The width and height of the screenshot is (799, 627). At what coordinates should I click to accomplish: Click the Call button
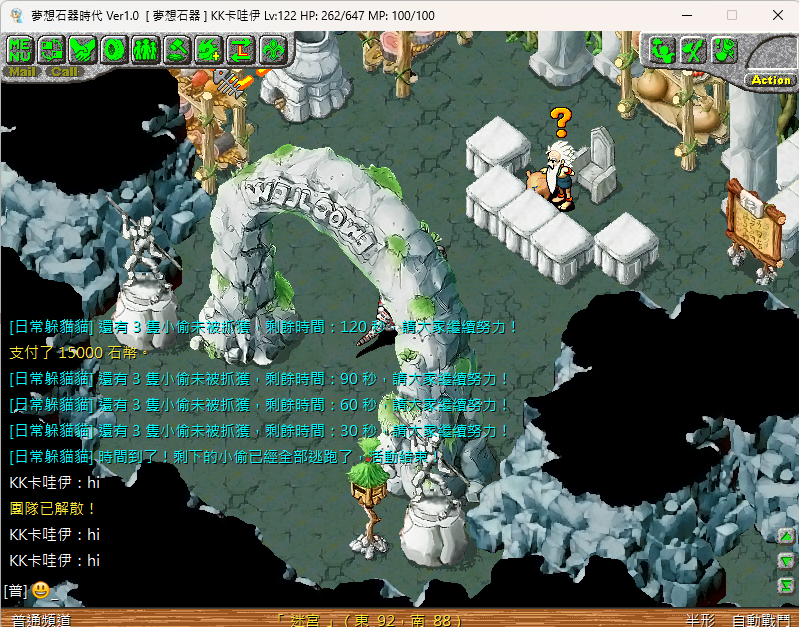tap(64, 71)
